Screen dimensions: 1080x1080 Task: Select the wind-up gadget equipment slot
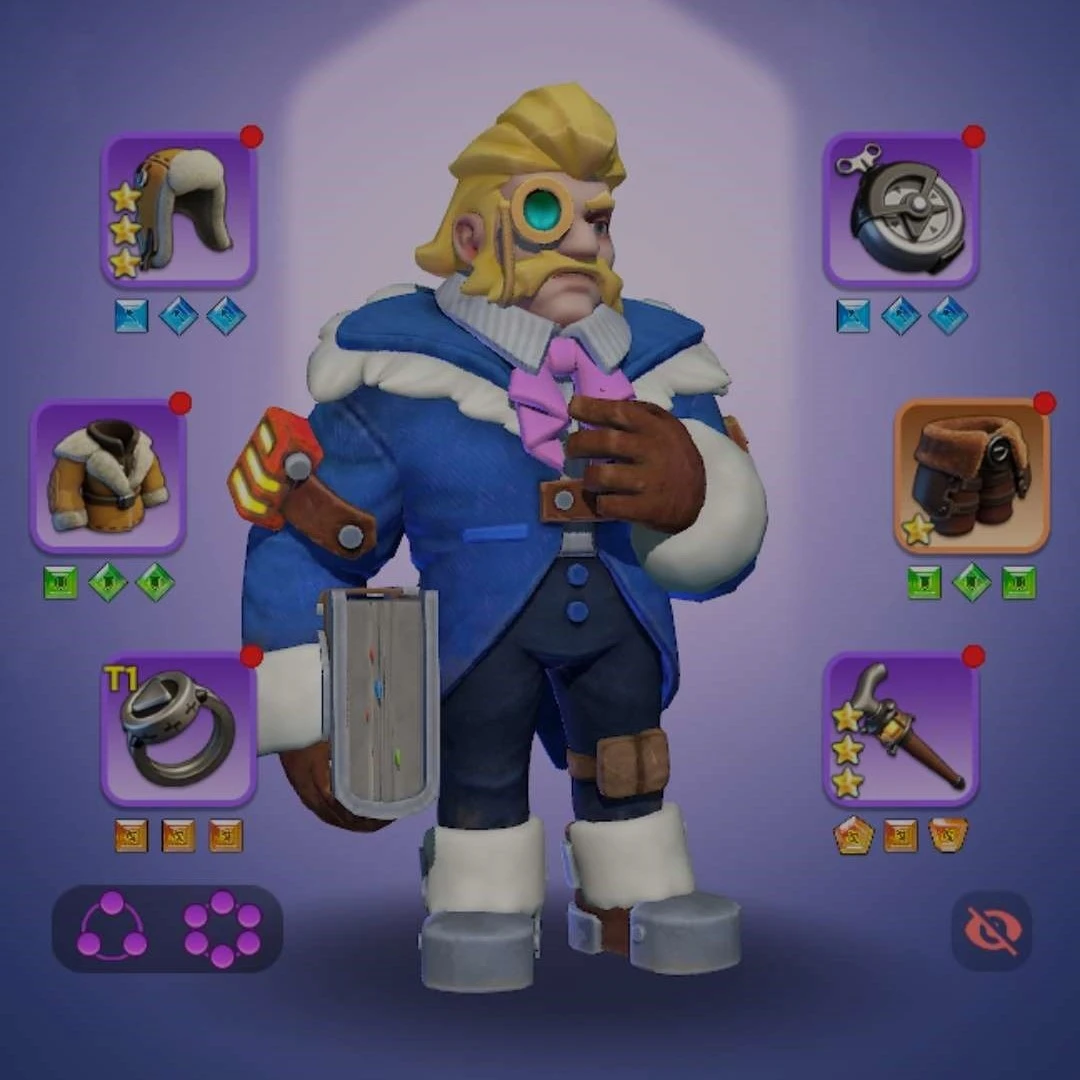pyautogui.click(x=900, y=211)
